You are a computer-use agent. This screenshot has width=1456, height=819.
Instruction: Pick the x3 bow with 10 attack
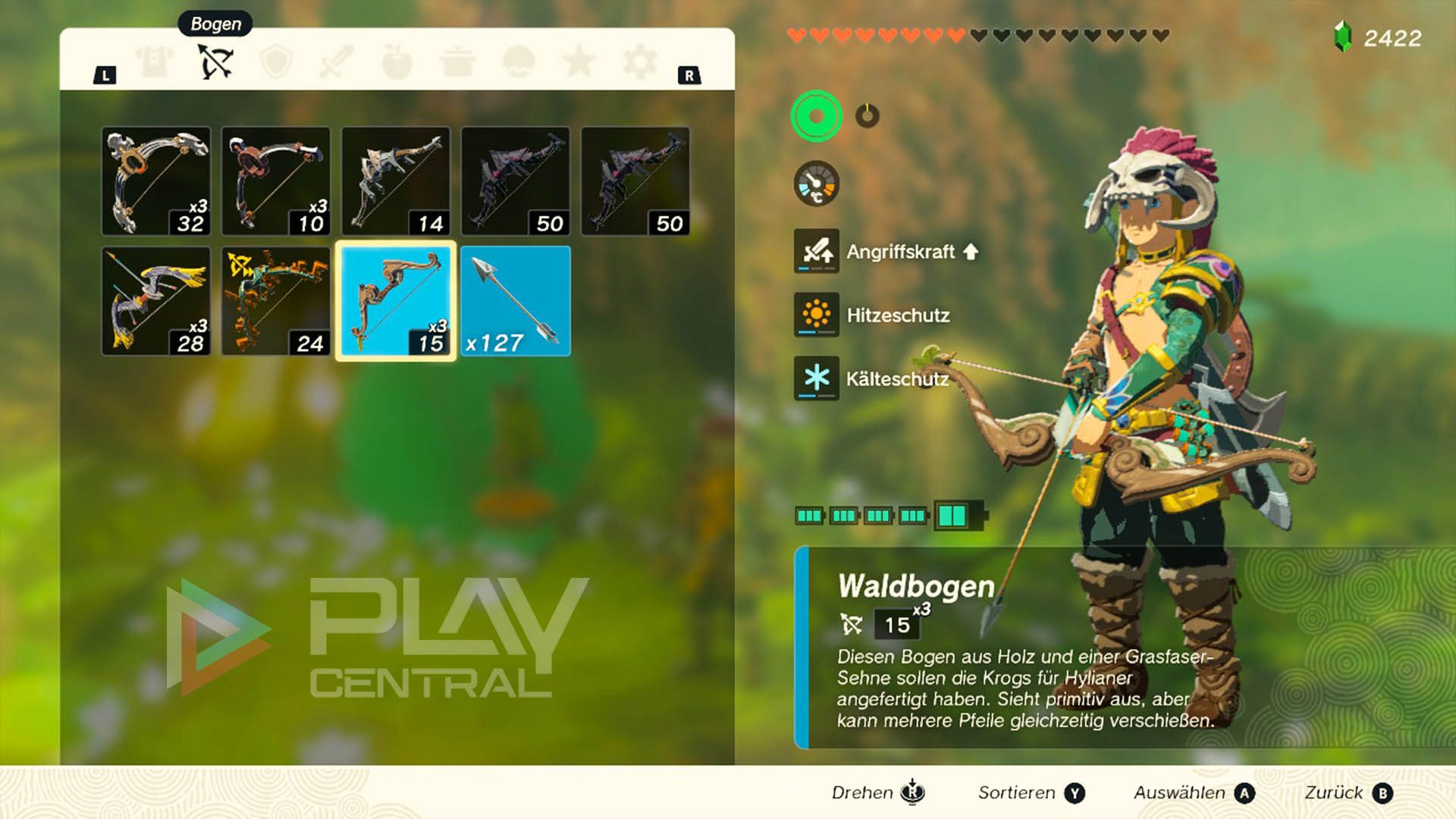(x=276, y=181)
